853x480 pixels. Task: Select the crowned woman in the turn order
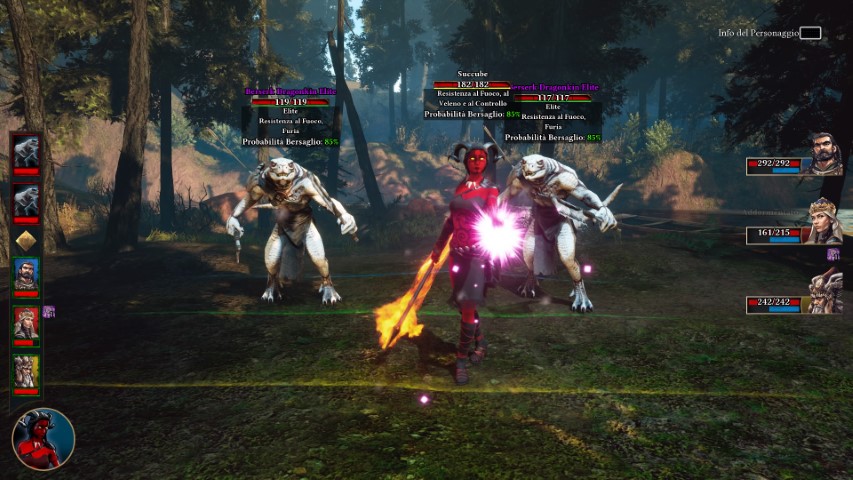pyautogui.click(x=26, y=322)
